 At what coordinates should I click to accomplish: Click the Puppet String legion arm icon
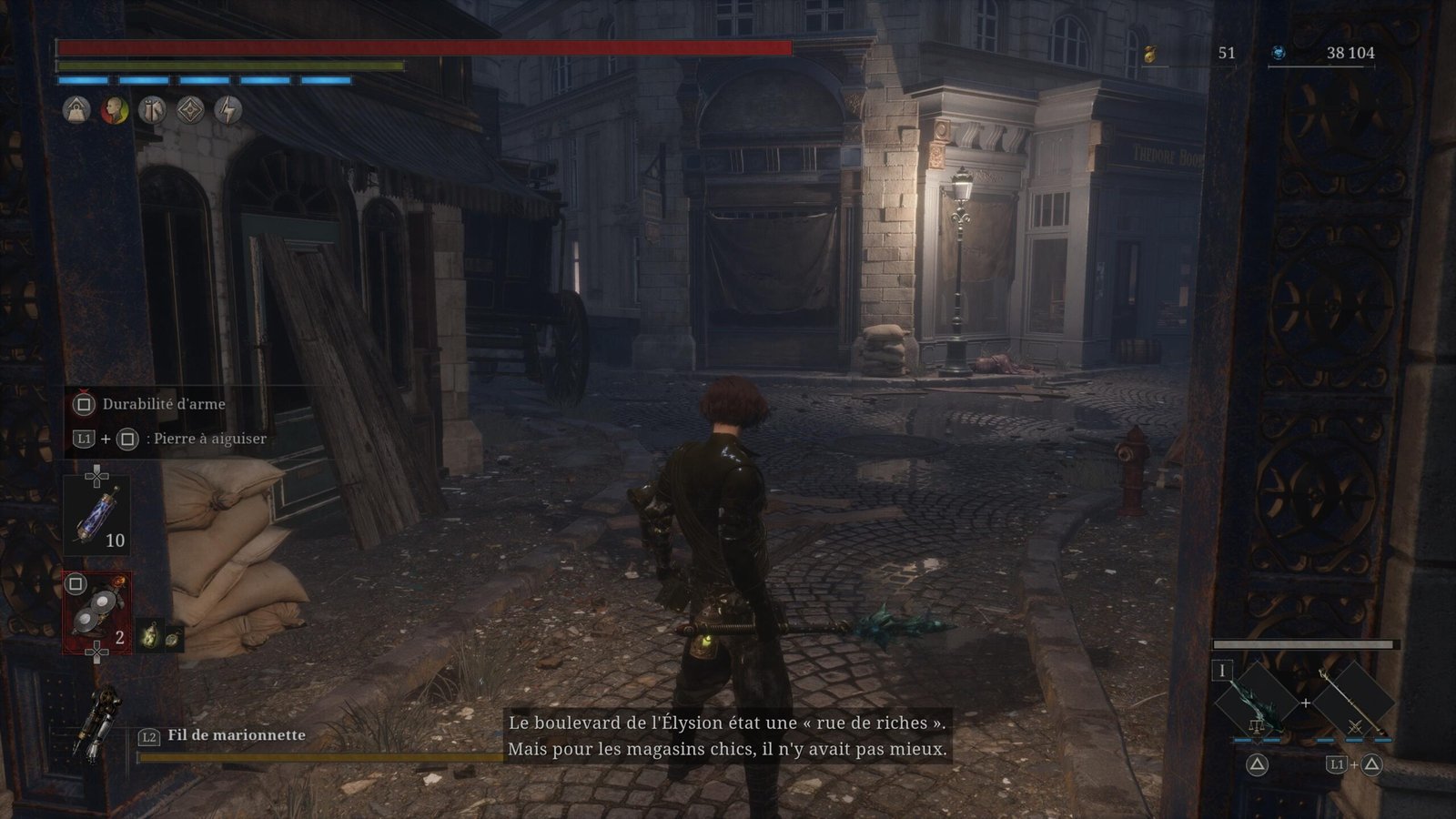pyautogui.click(x=96, y=723)
